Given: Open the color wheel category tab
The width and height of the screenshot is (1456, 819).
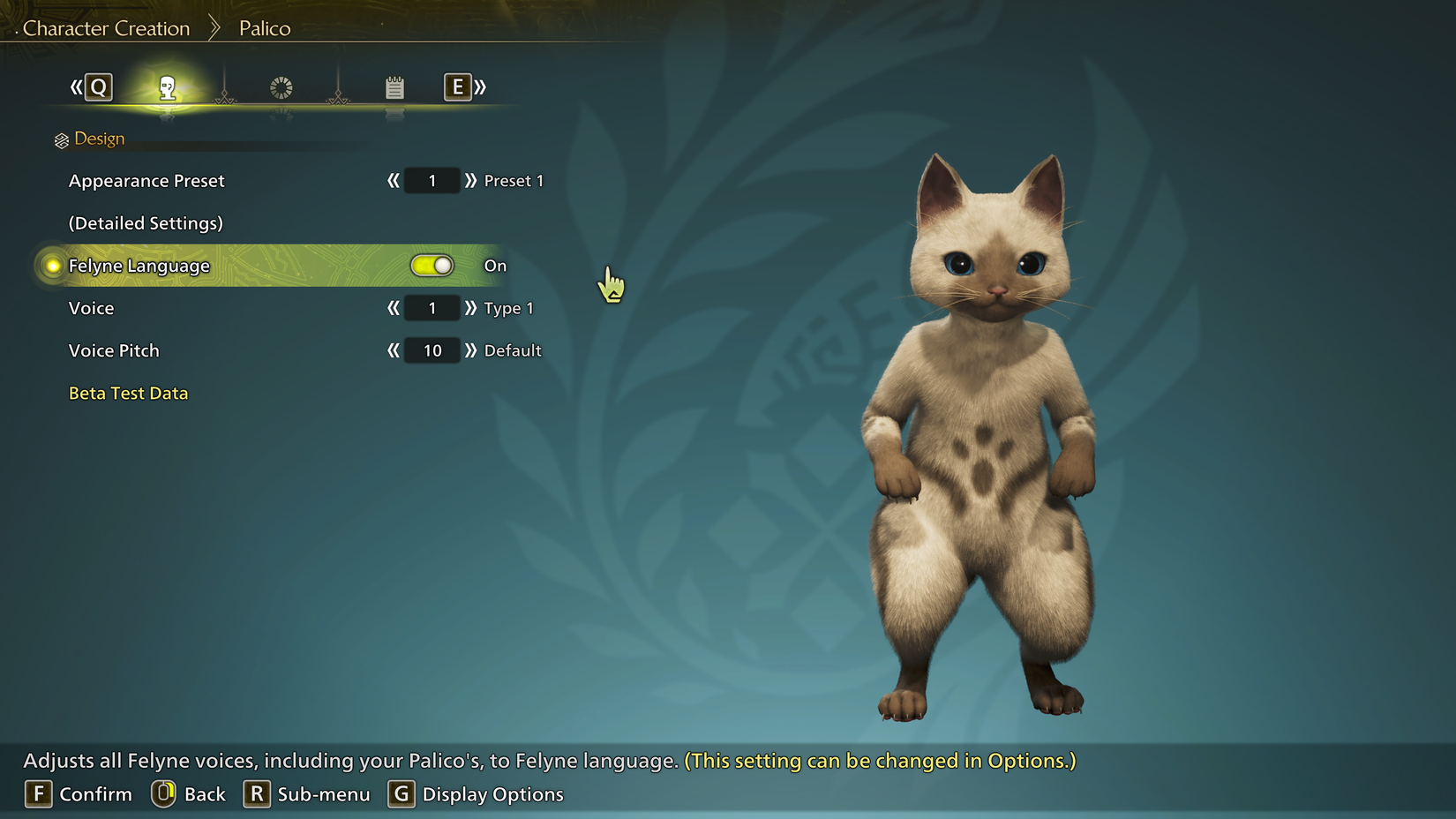Looking at the screenshot, I should [x=280, y=86].
